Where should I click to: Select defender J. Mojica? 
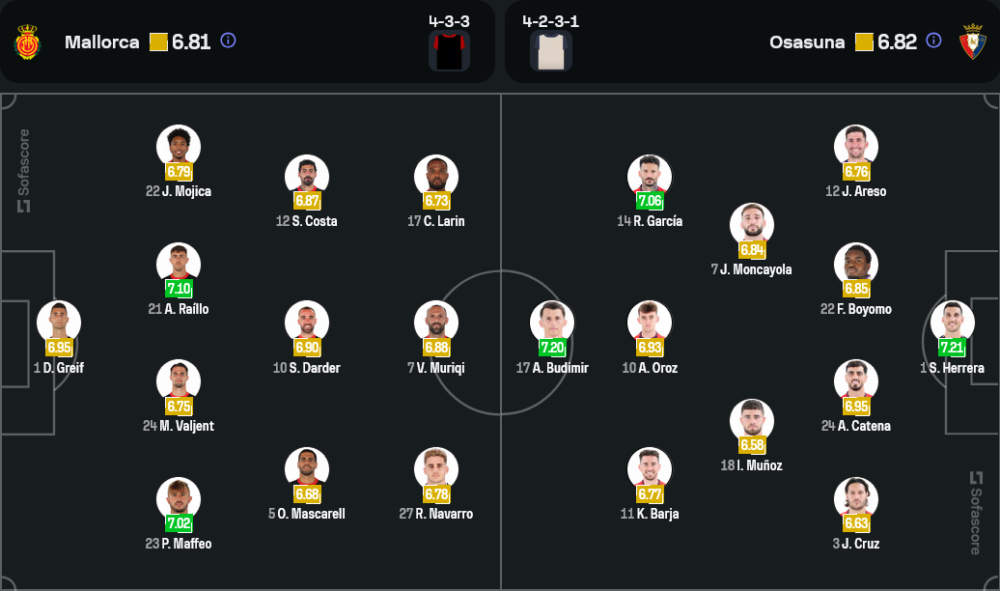point(179,147)
